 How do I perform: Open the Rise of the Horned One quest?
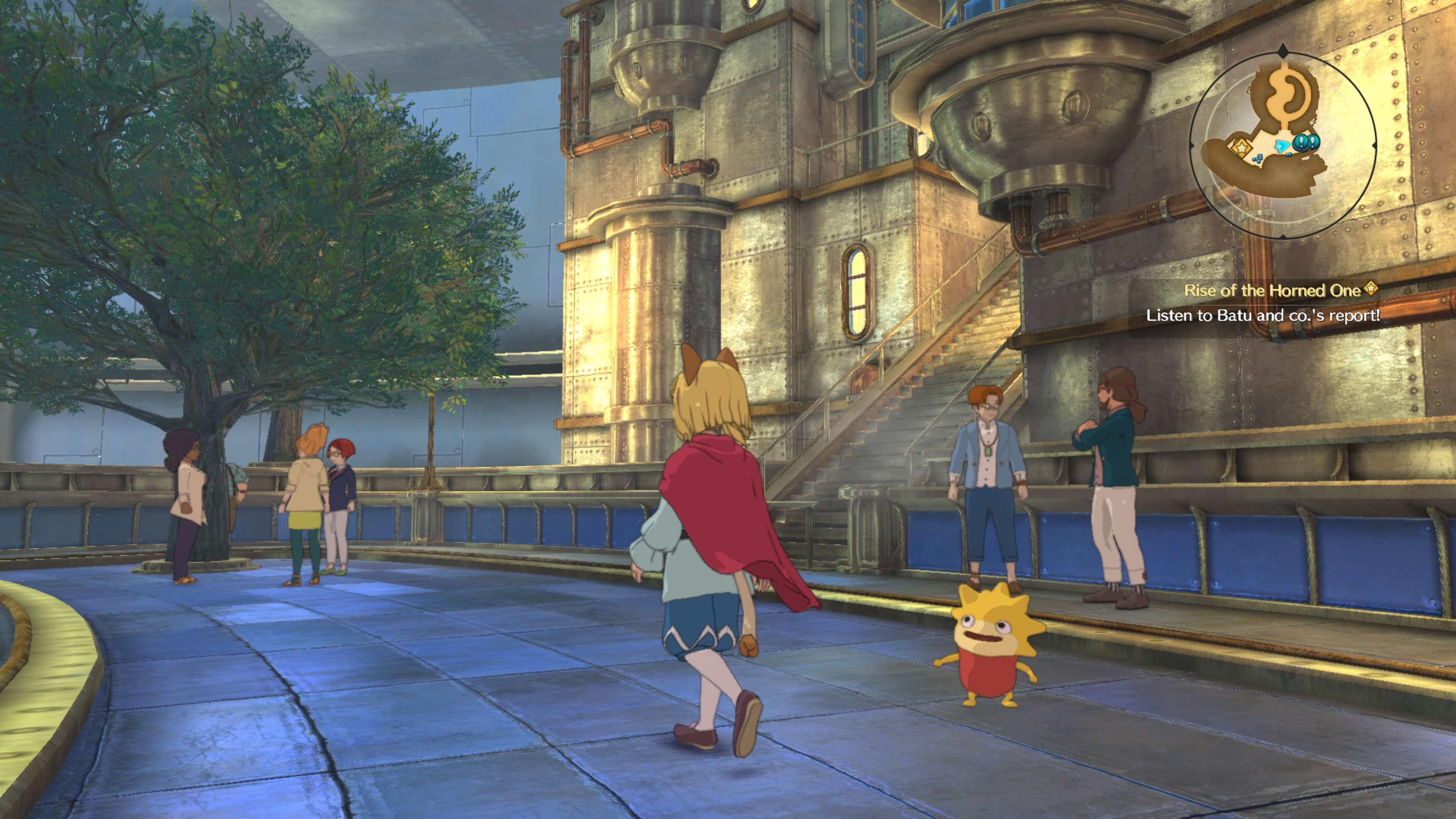coord(1272,290)
